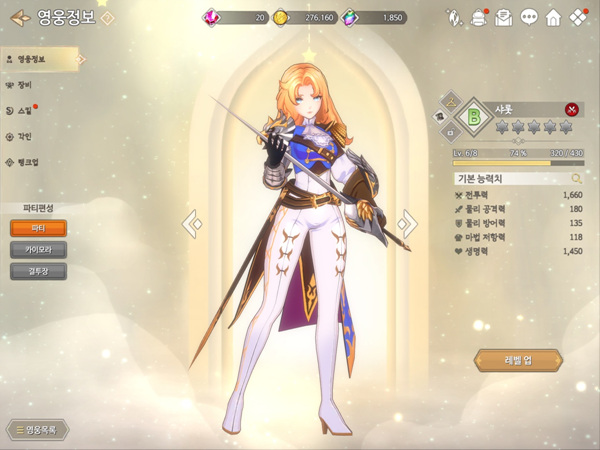The width and height of the screenshot is (600, 450).
Task: Select the 결투장 arena formation button
Action: tap(39, 271)
